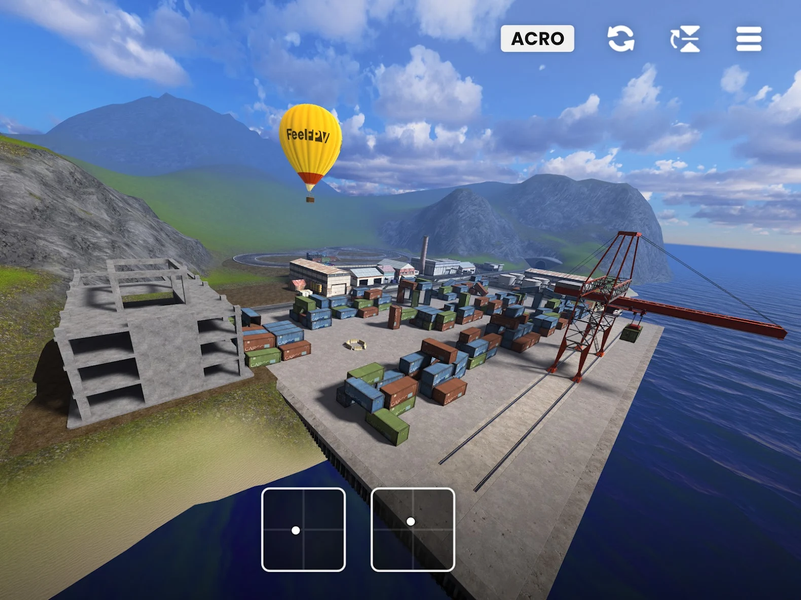Image resolution: width=801 pixels, height=600 pixels.
Task: Tap the left virtual joystick pad
Action: (303, 529)
